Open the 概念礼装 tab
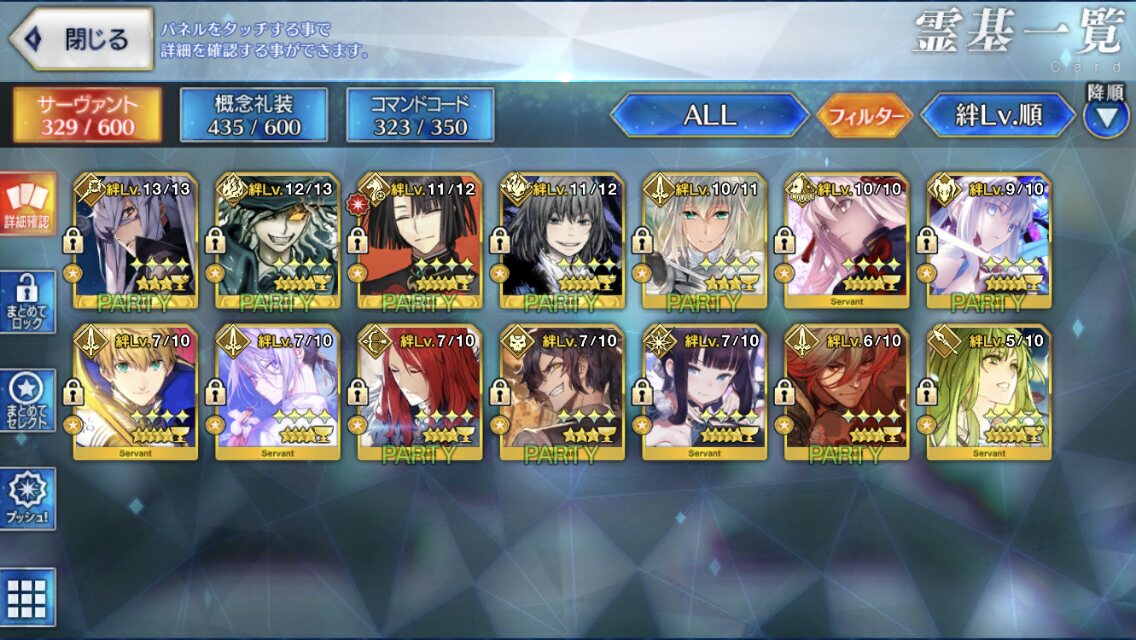Image resolution: width=1136 pixels, height=640 pixels. coord(254,115)
